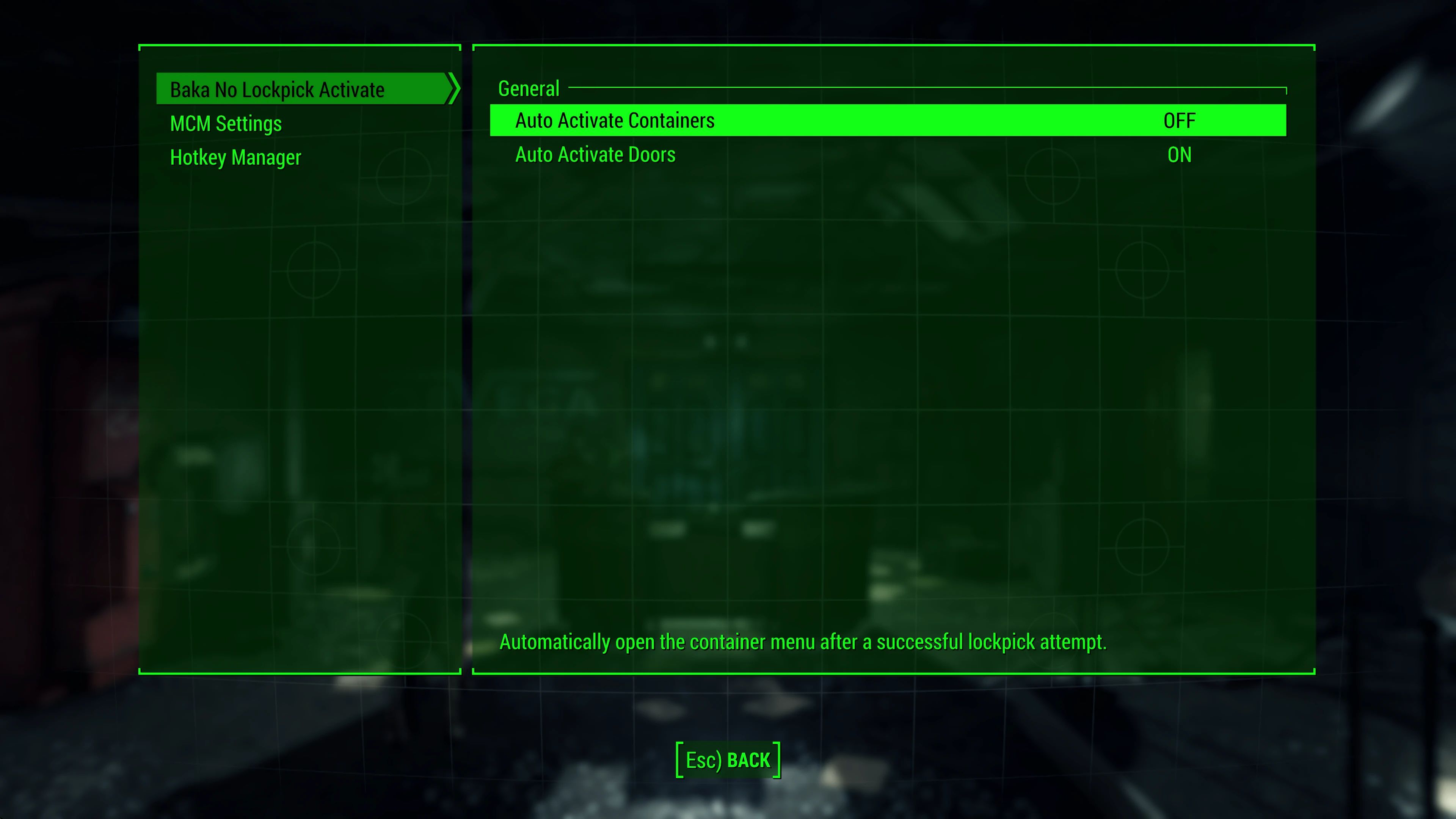Viewport: 1456px width, 819px height.
Task: Click the arrow chevron on Baka No Lockpick Activate
Action: point(452,89)
